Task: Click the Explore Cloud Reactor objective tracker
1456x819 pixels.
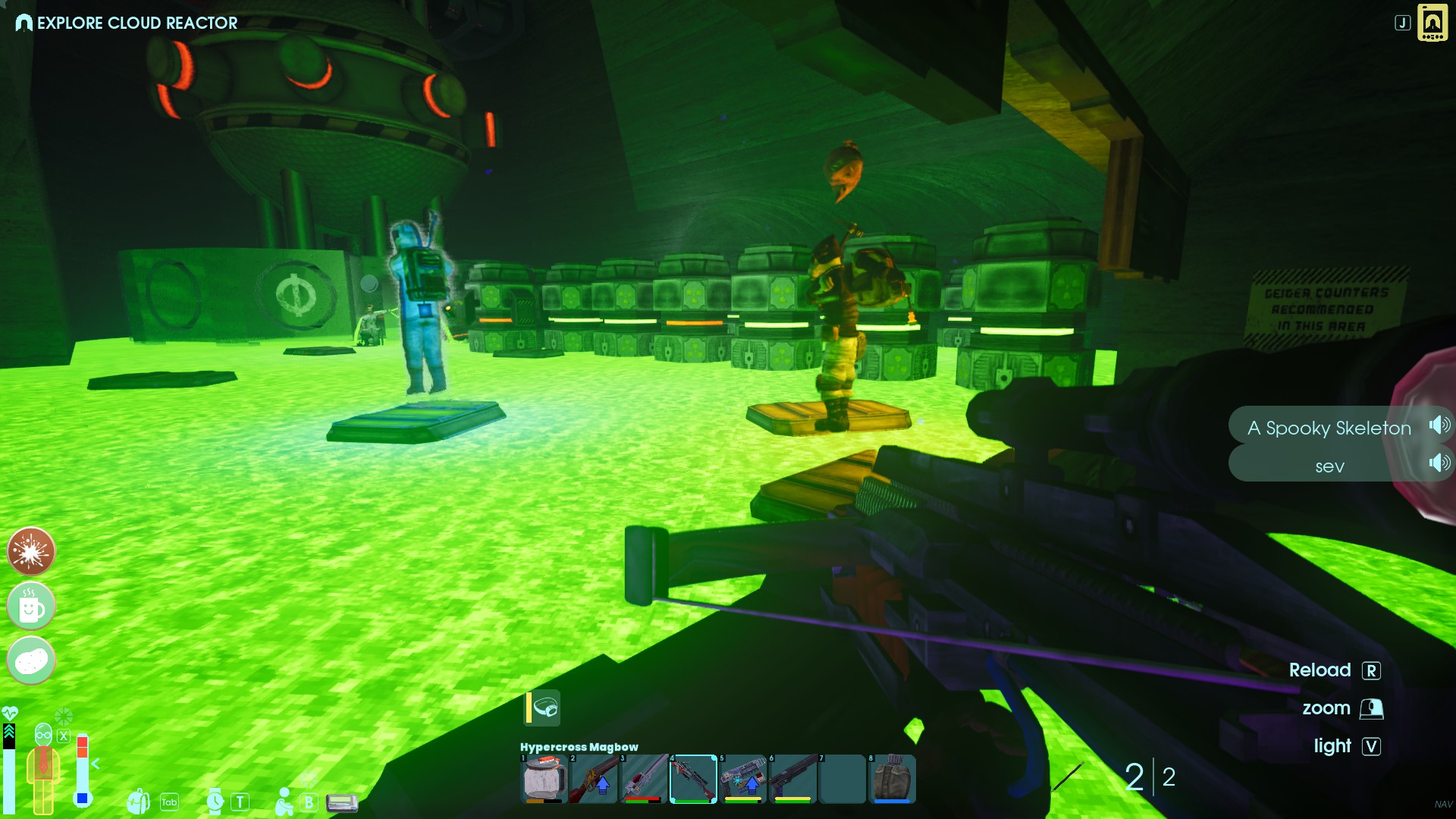Action: point(127,23)
